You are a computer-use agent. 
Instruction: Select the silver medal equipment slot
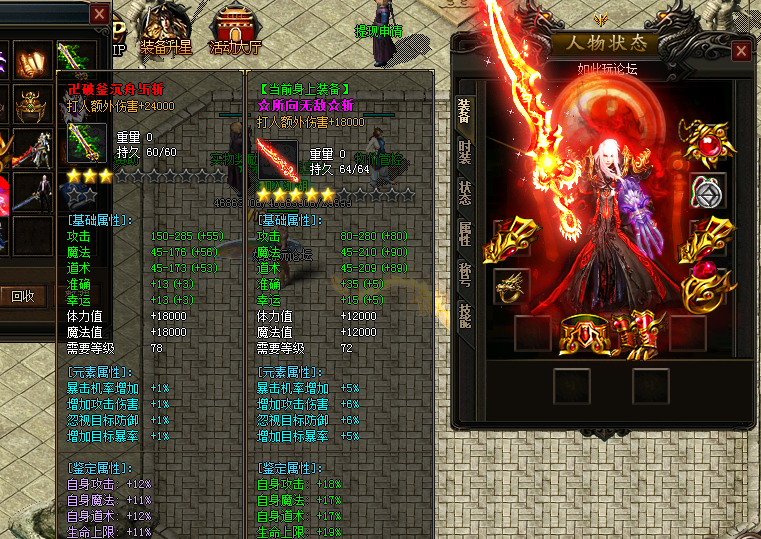(x=708, y=191)
